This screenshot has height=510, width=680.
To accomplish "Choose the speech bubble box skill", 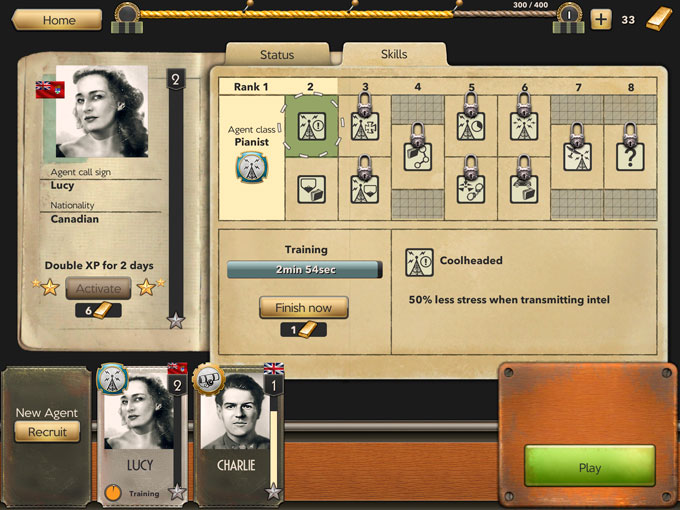I will [310, 189].
